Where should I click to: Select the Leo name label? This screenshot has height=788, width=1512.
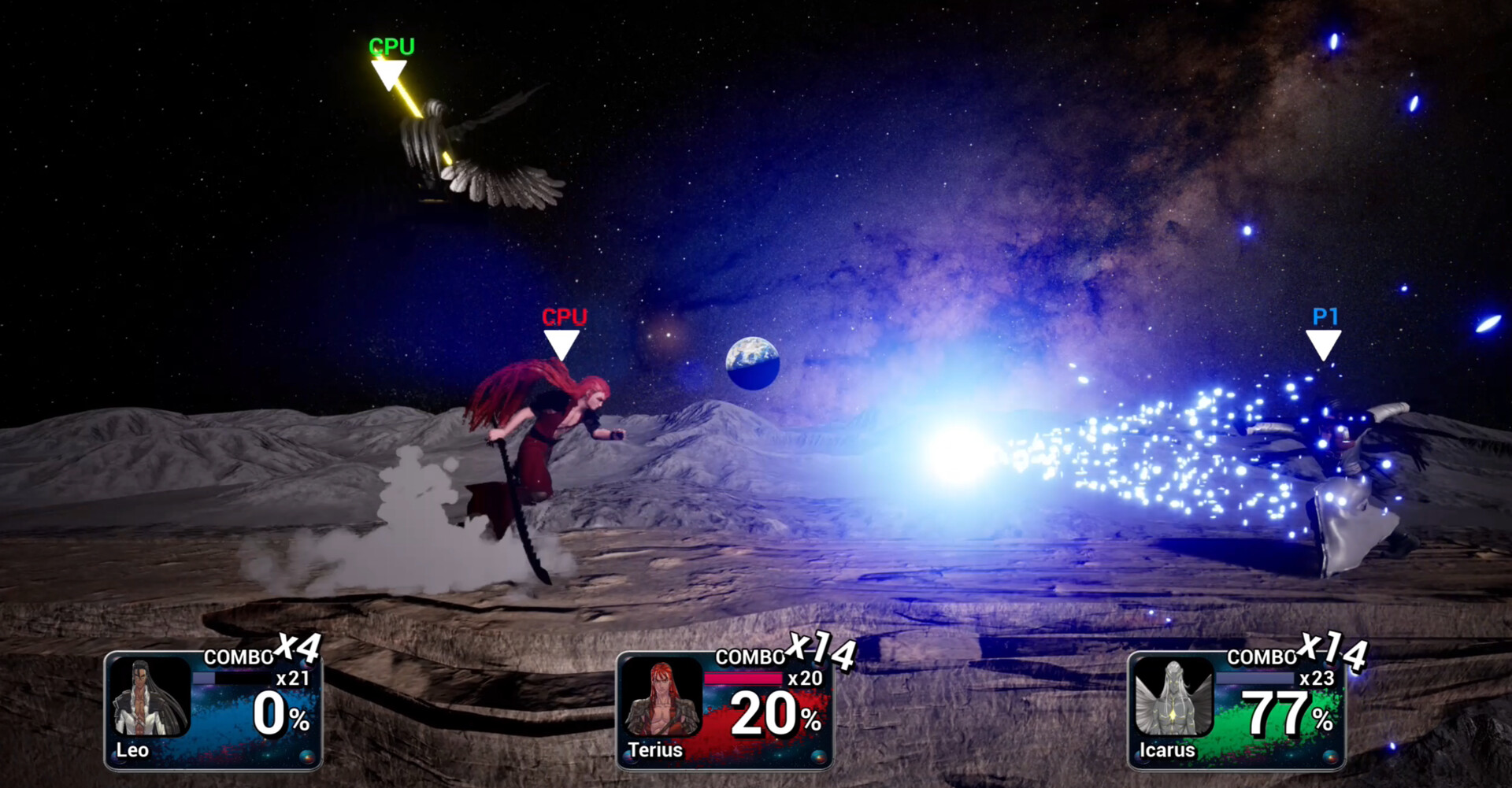134,750
